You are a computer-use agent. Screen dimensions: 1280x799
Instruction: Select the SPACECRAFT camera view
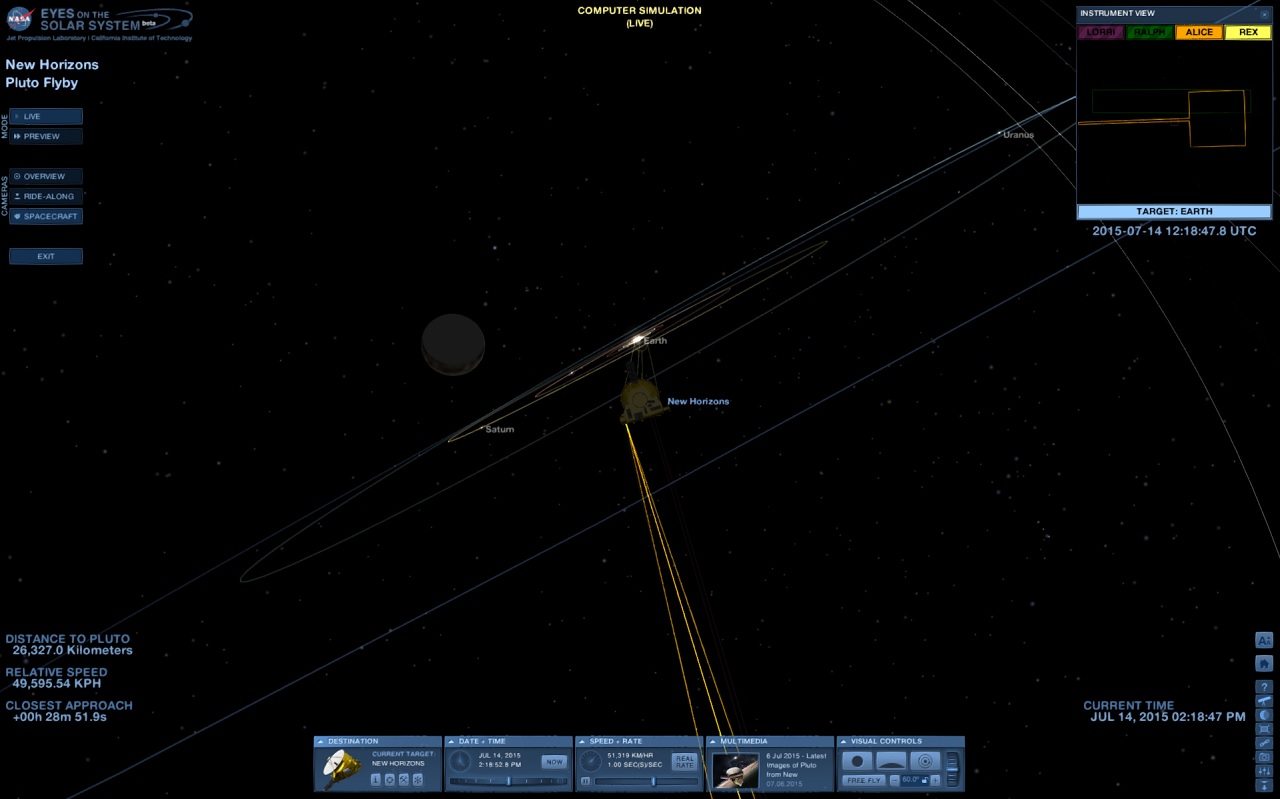[x=46, y=216]
